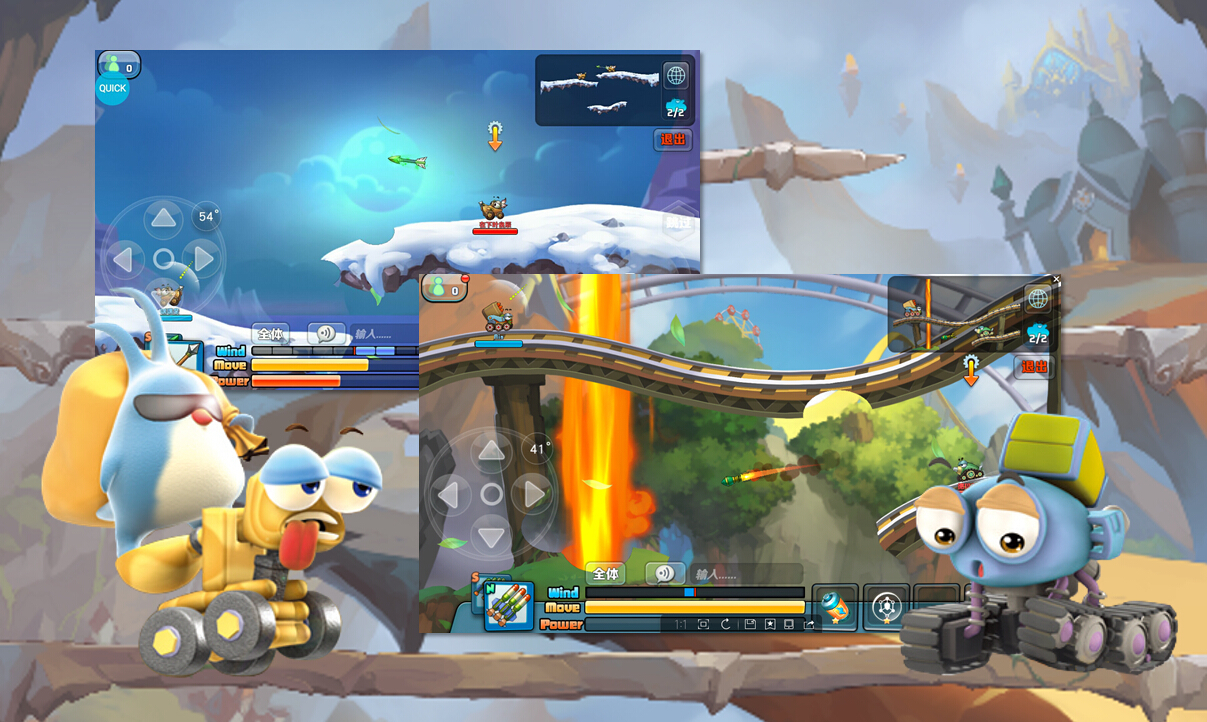Screen dimensions: 1207x722
Task: Click 退出 in the snow-level screenshot
Action: (673, 140)
